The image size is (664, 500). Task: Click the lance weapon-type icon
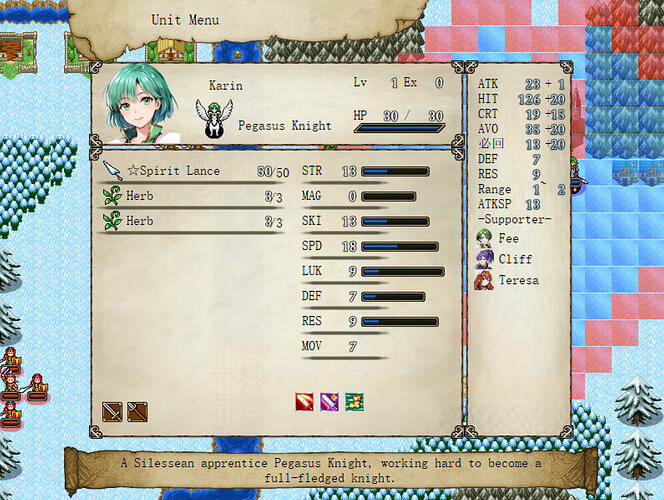[137, 411]
